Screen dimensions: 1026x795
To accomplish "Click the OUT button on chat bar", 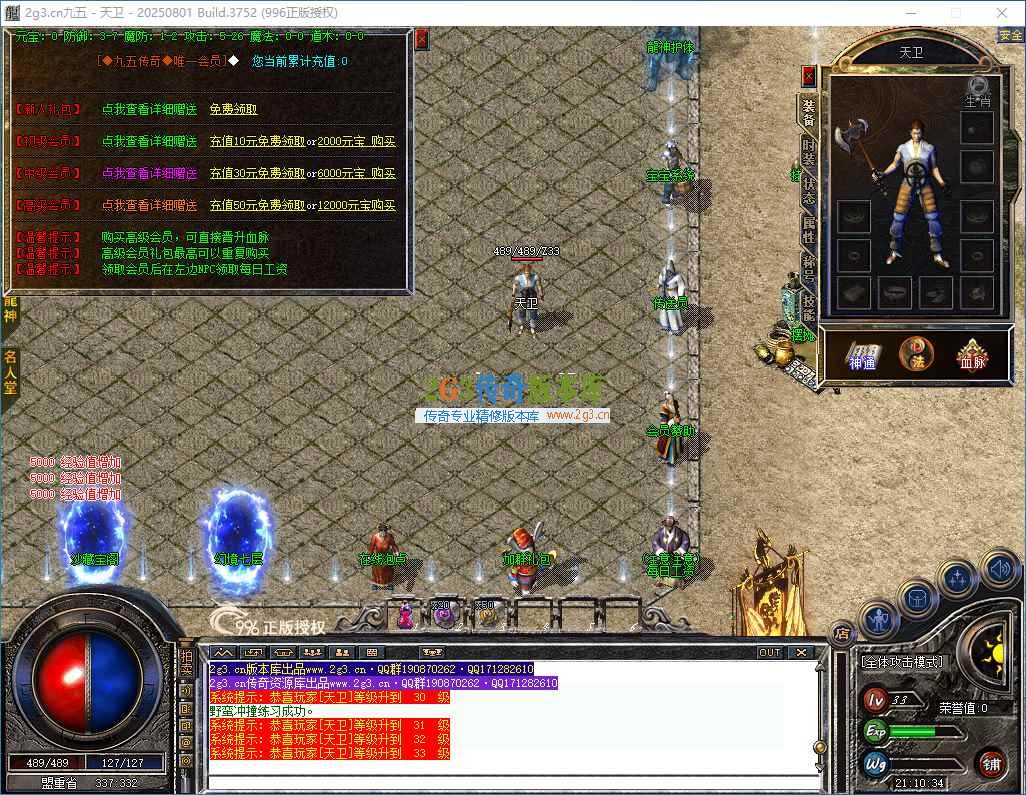I will 769,652.
